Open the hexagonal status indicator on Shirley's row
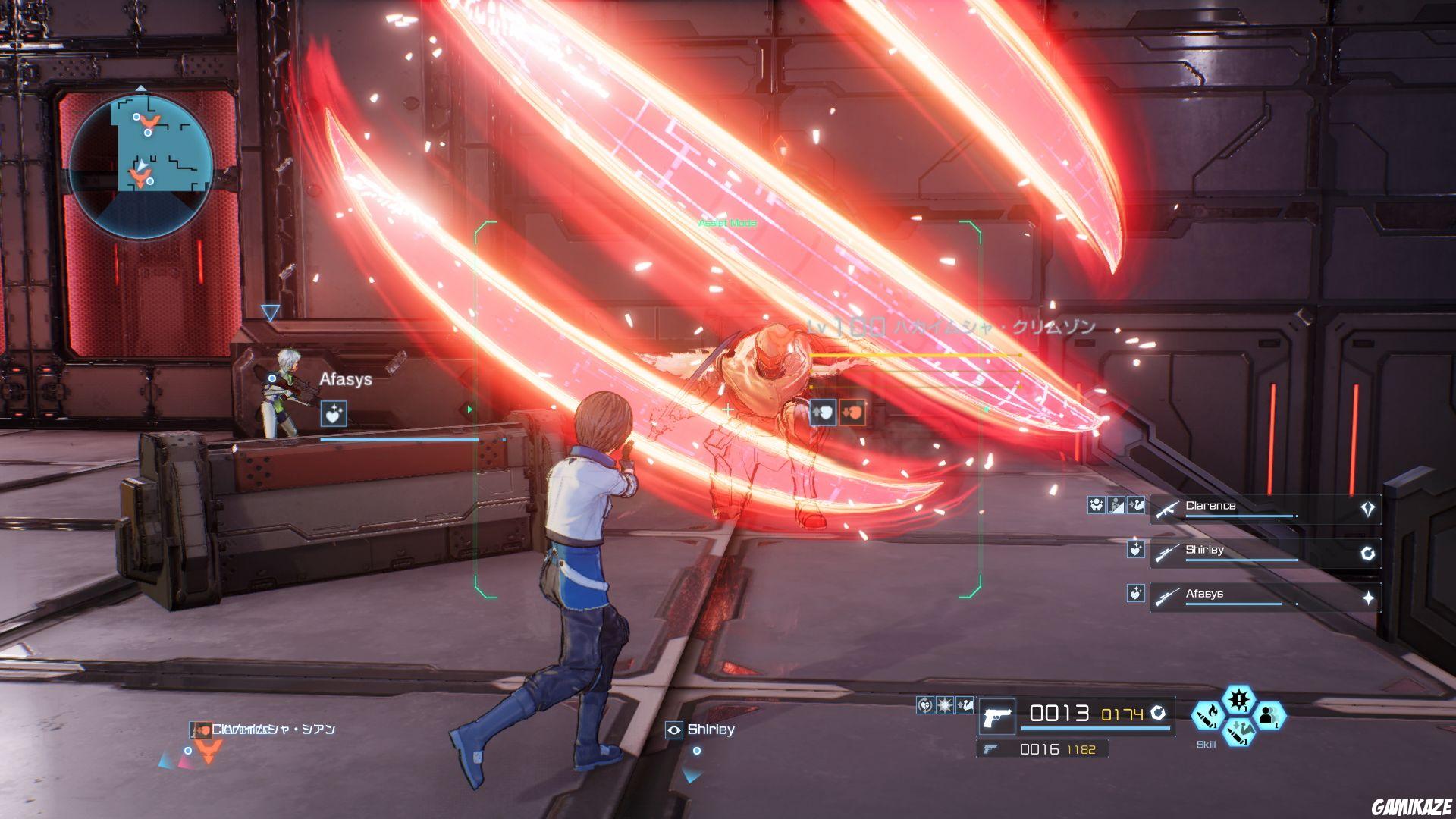The image size is (1456, 819). point(1368,553)
